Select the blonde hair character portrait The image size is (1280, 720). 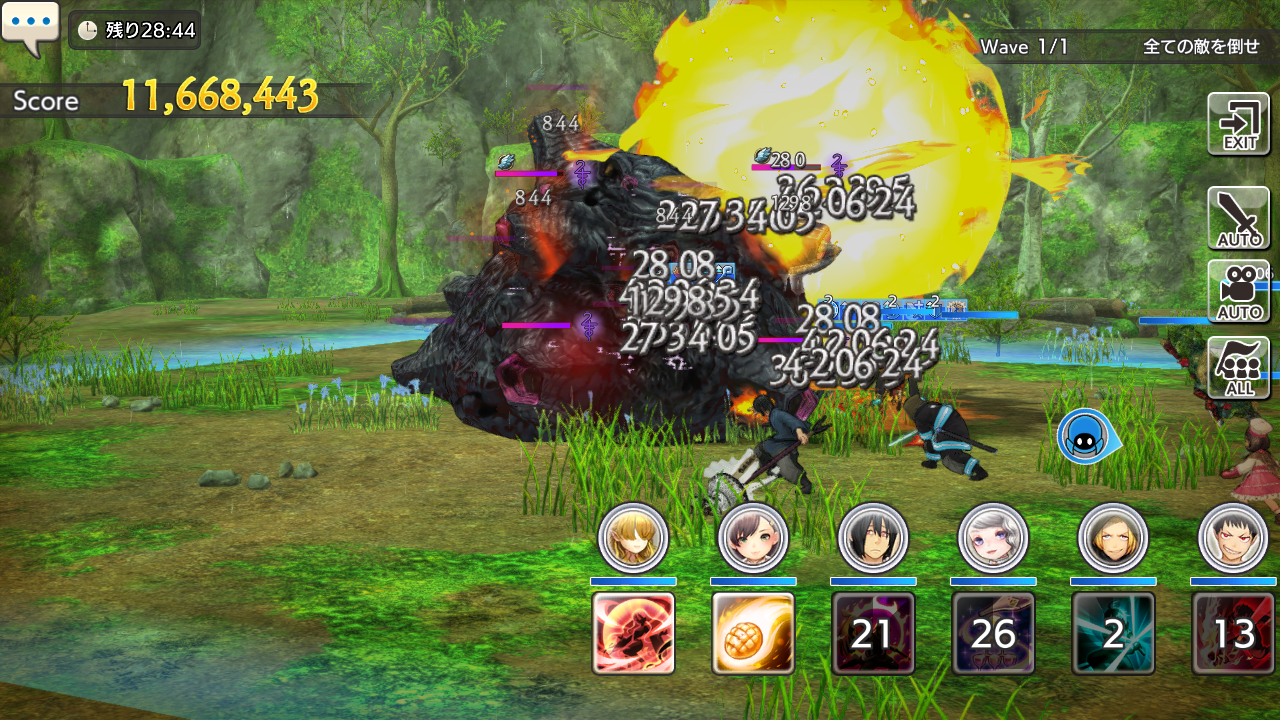tap(633, 537)
